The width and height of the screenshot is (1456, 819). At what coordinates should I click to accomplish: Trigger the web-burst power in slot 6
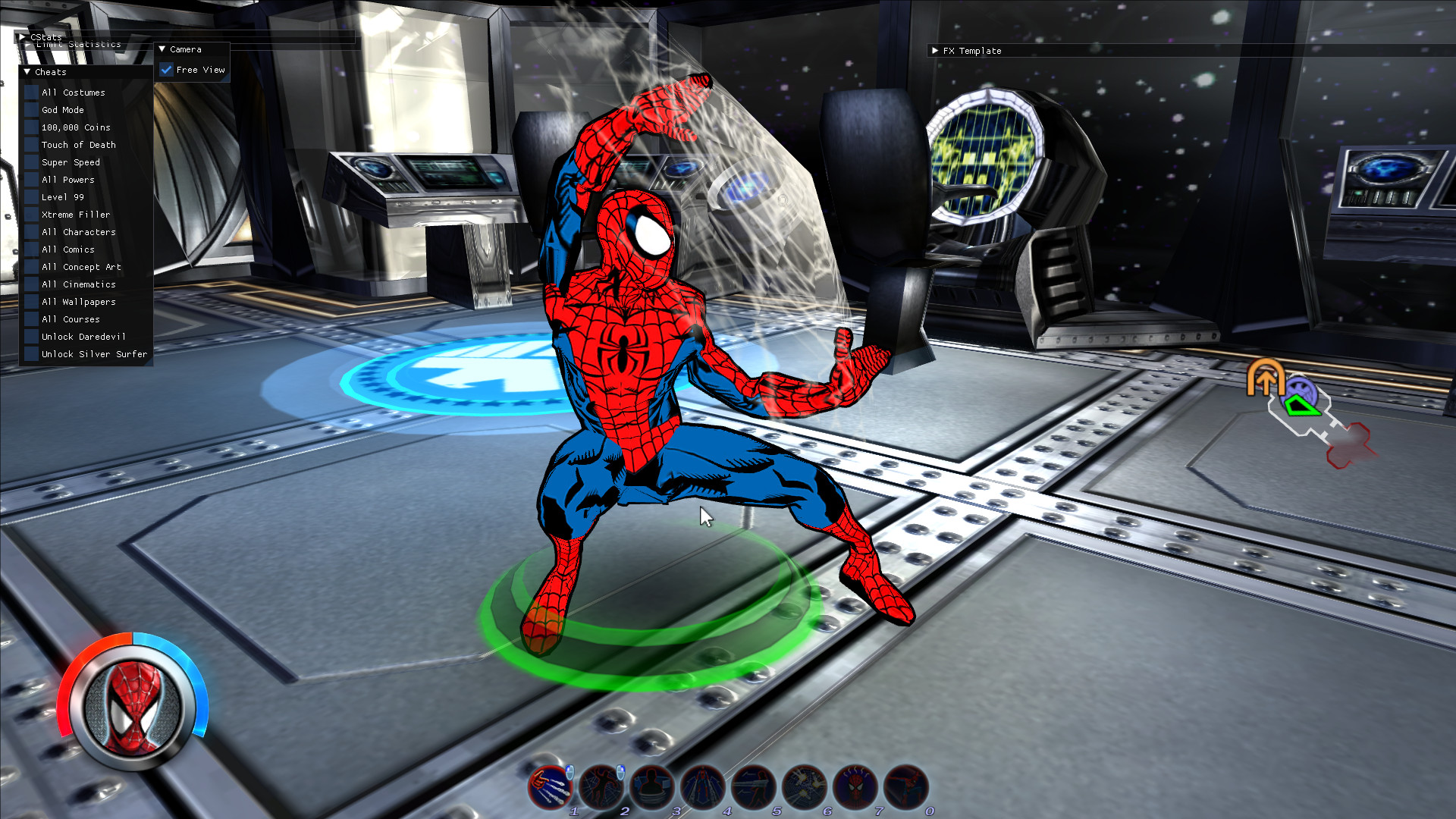click(x=803, y=787)
